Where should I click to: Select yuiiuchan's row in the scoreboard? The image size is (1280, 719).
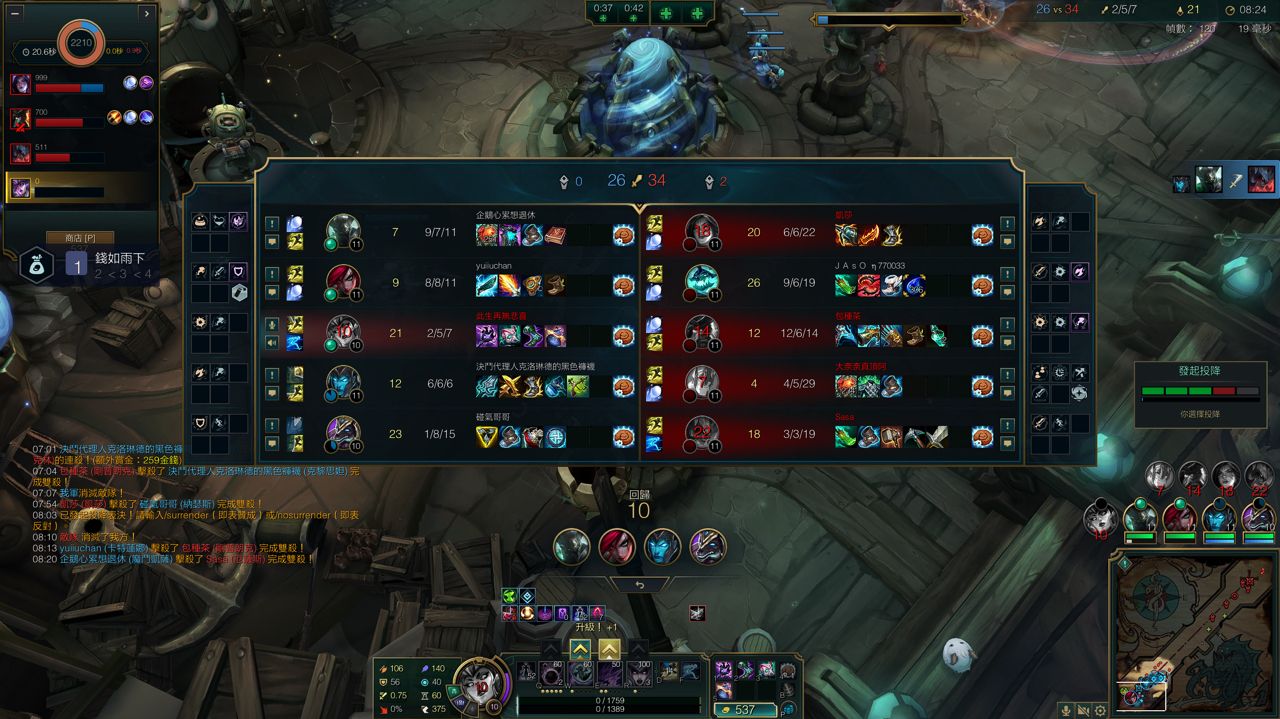pos(448,282)
